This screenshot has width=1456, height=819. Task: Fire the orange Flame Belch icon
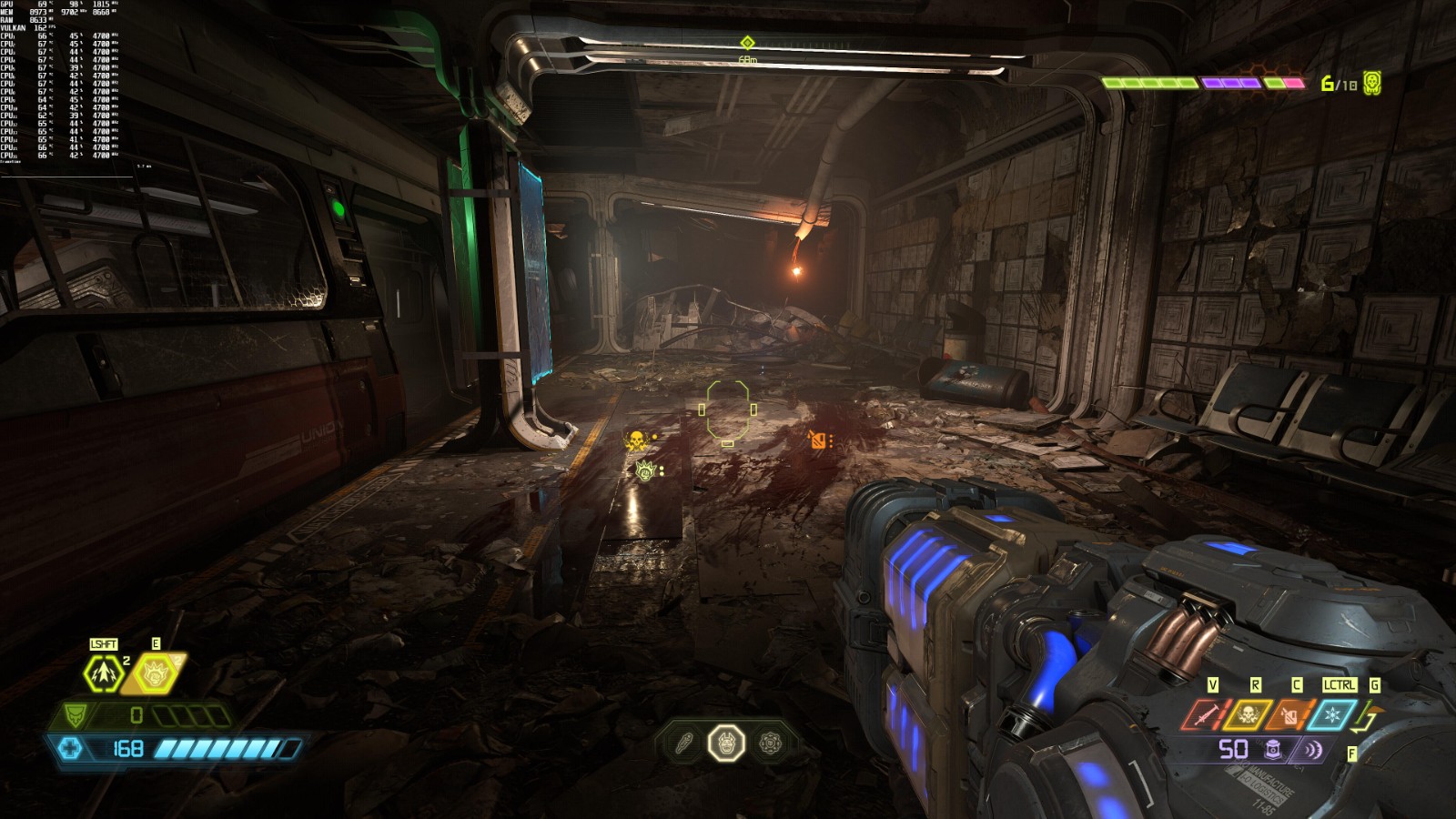point(1289,715)
